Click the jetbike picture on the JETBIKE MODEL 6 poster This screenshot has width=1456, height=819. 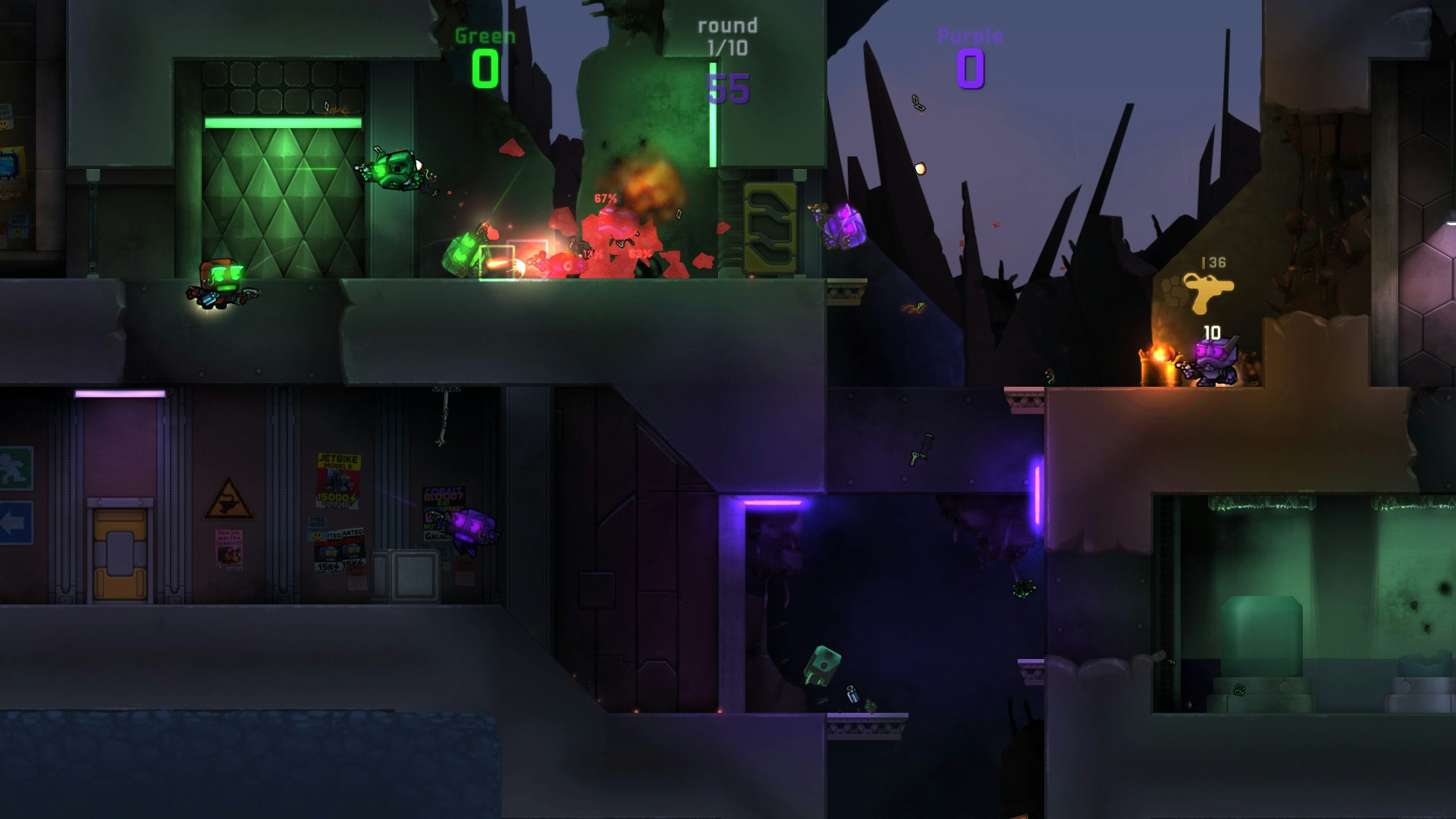point(337,479)
